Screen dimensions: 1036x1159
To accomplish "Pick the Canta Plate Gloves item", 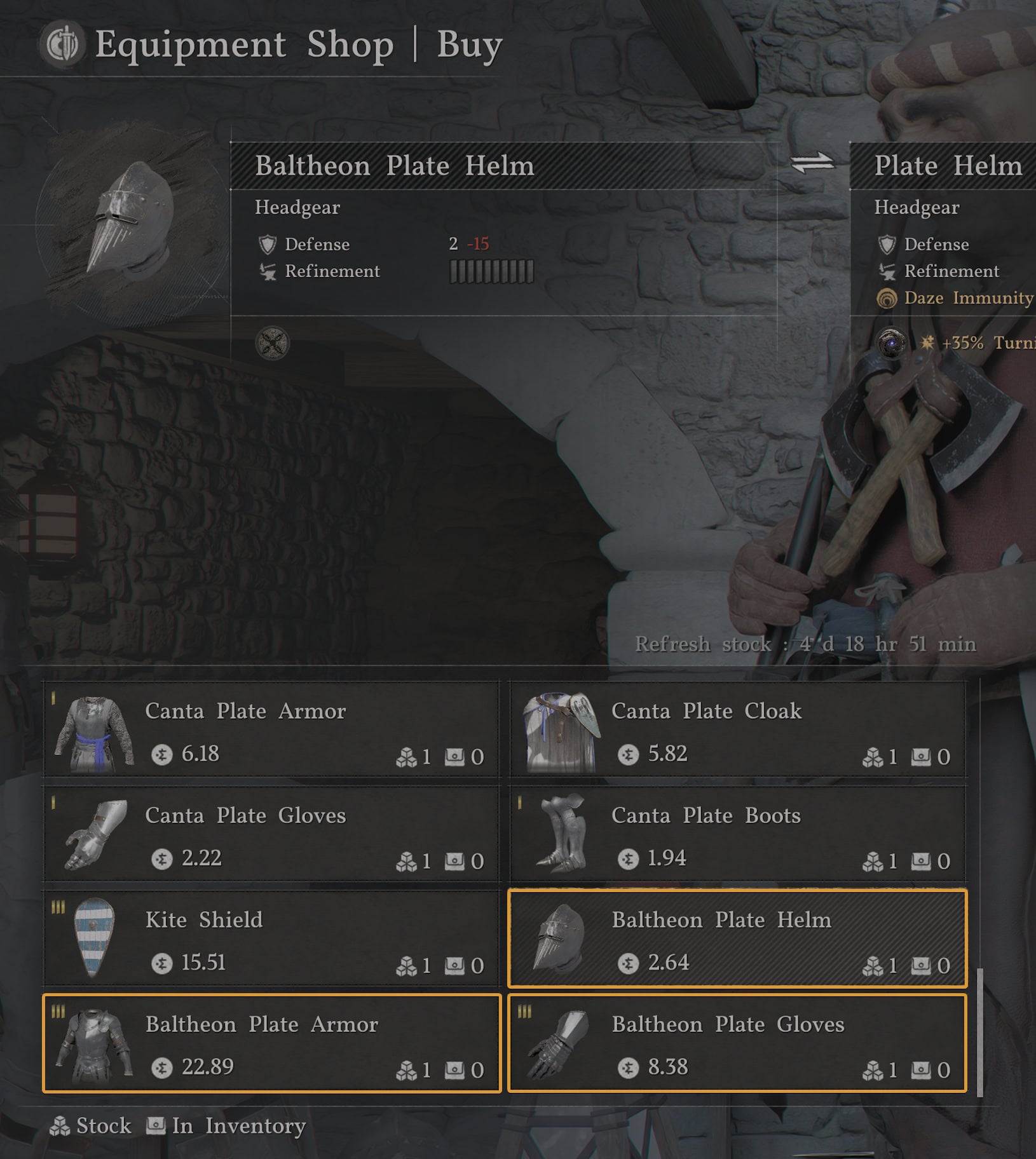I will tap(271, 834).
